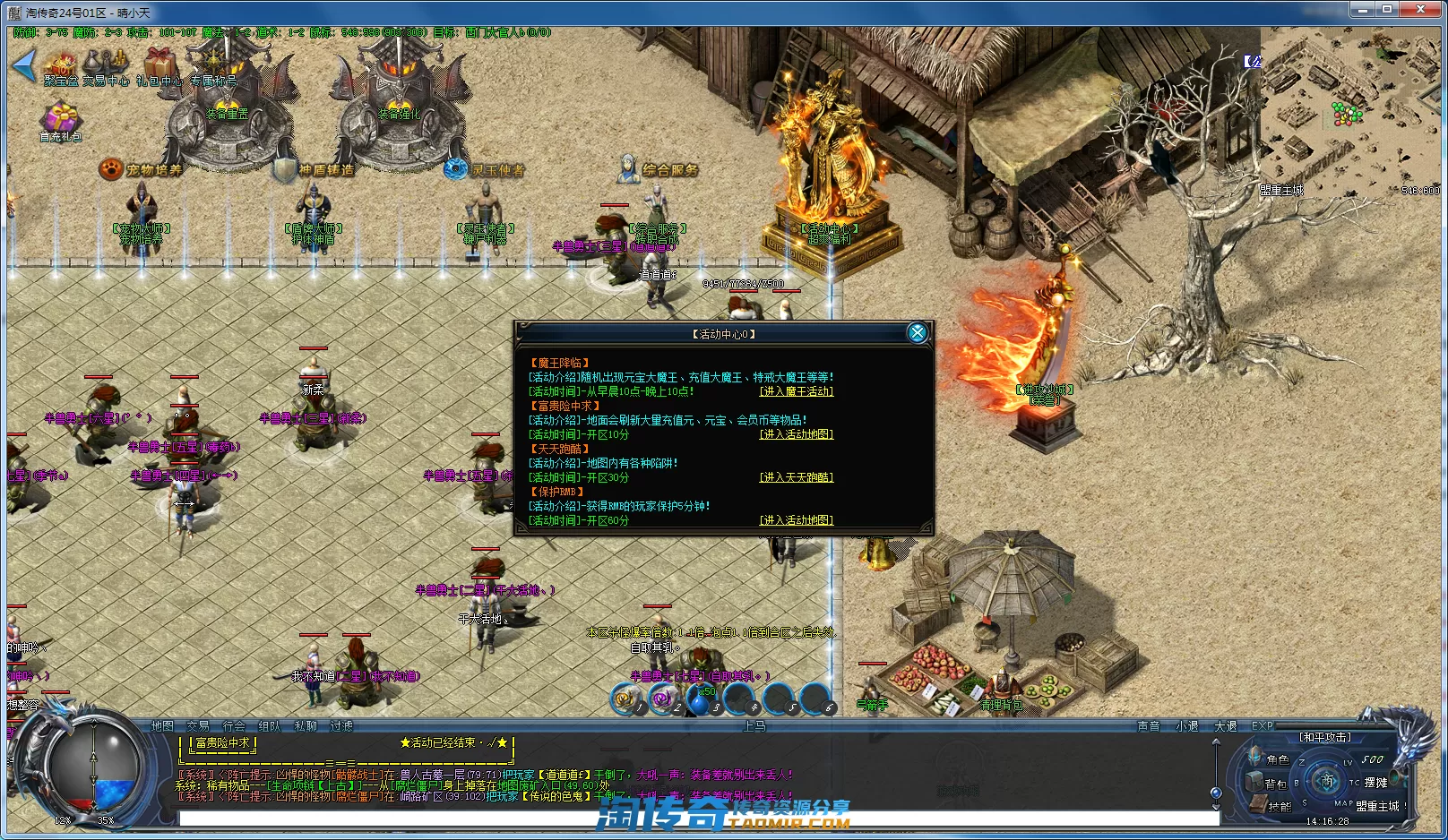Click the 进入魔王活动 link
The height and width of the screenshot is (840, 1448).
pos(796,391)
